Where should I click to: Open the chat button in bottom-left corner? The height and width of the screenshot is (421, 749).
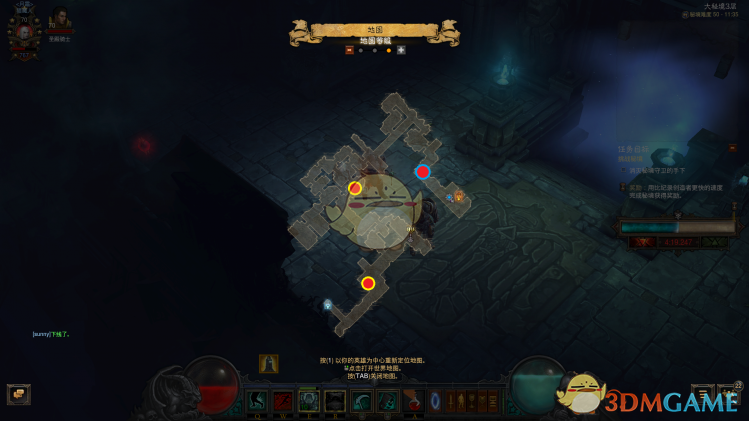pos(18,394)
